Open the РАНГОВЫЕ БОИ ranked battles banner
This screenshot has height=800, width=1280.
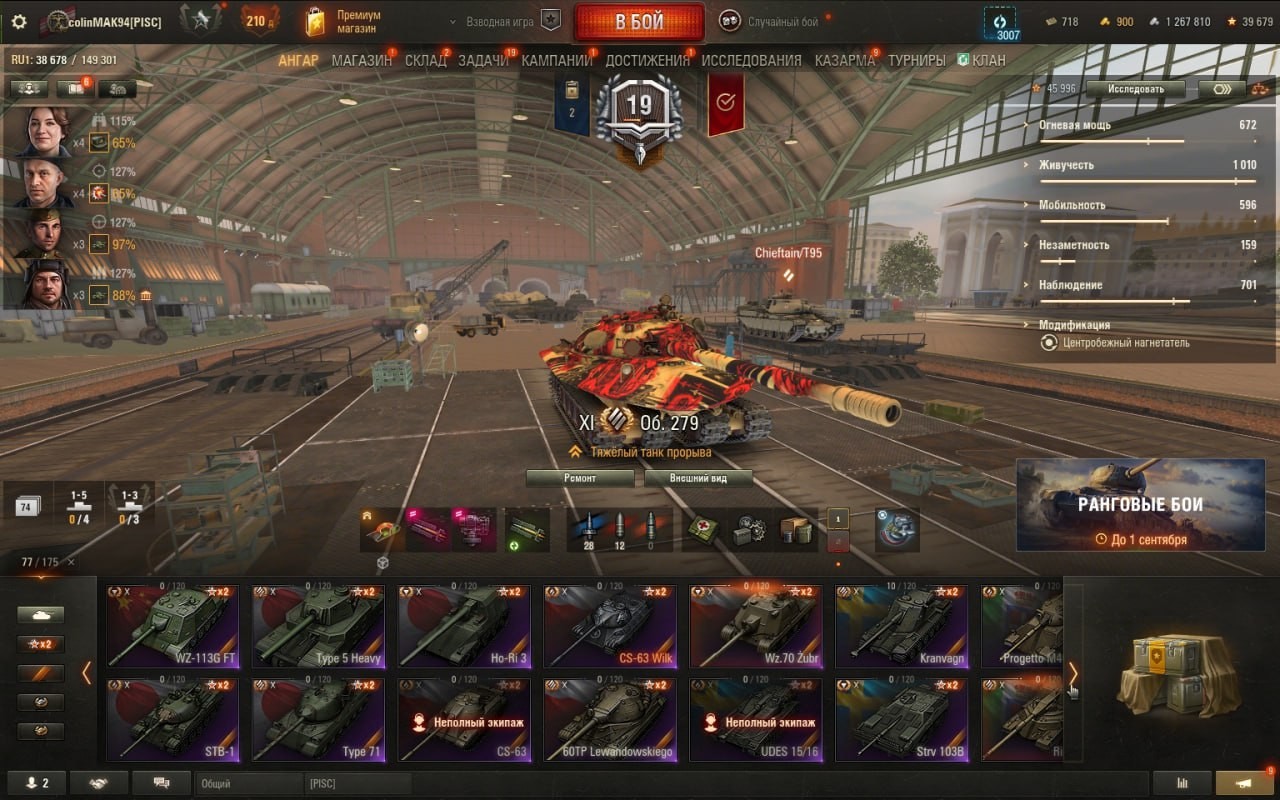click(1140, 505)
